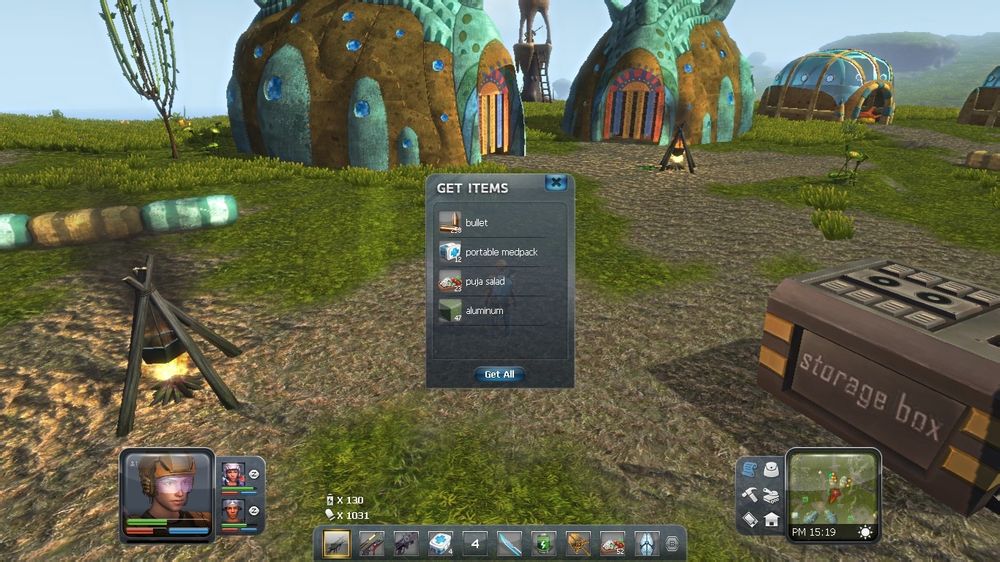Pick the bullet item from the list

click(x=490, y=222)
